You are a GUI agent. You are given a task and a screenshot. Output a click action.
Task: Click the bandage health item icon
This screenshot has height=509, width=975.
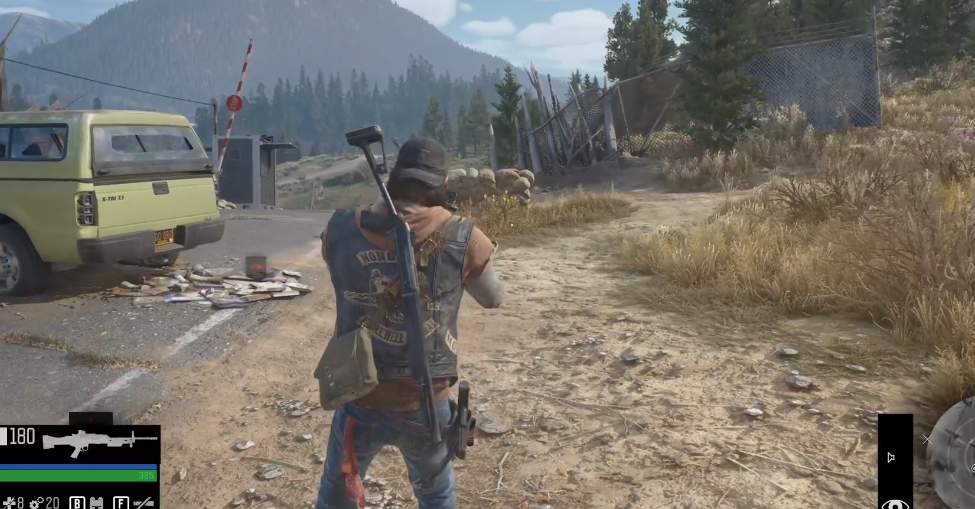11,502
